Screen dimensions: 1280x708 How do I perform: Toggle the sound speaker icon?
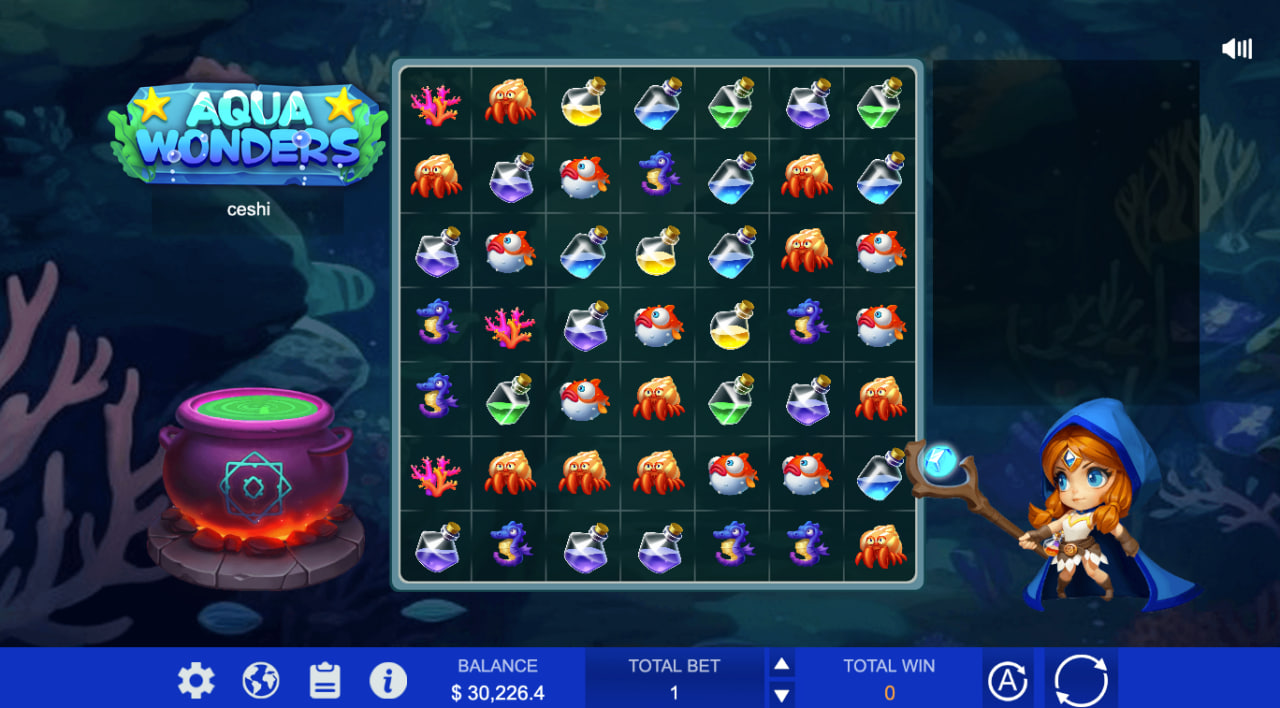point(1237,49)
